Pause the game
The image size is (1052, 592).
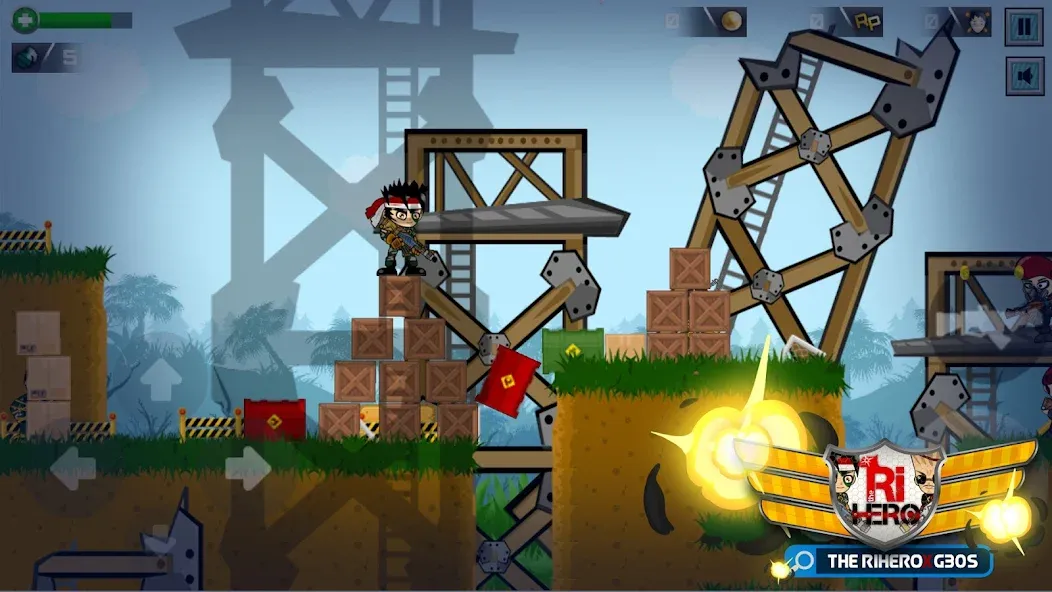pos(1024,27)
